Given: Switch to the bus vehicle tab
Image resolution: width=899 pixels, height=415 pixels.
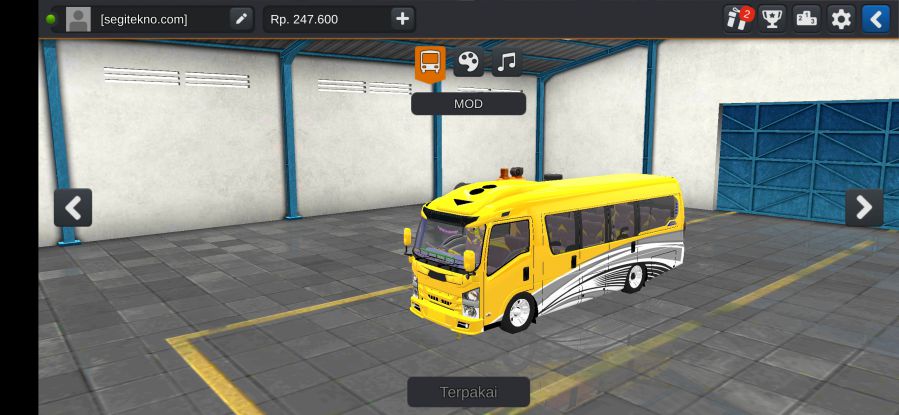Looking at the screenshot, I should coord(430,63).
